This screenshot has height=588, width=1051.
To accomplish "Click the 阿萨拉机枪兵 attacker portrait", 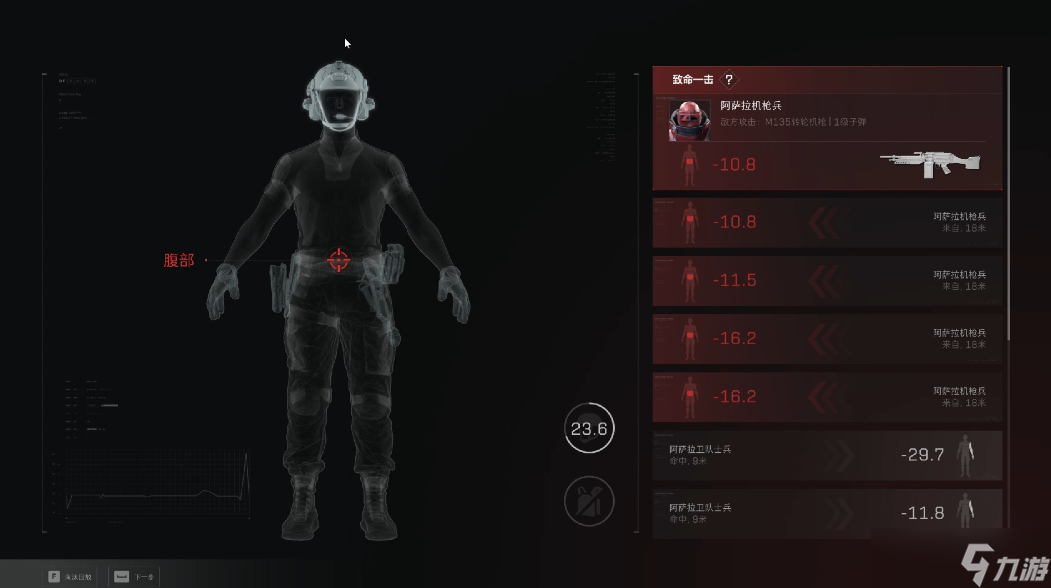I will pyautogui.click(x=689, y=121).
